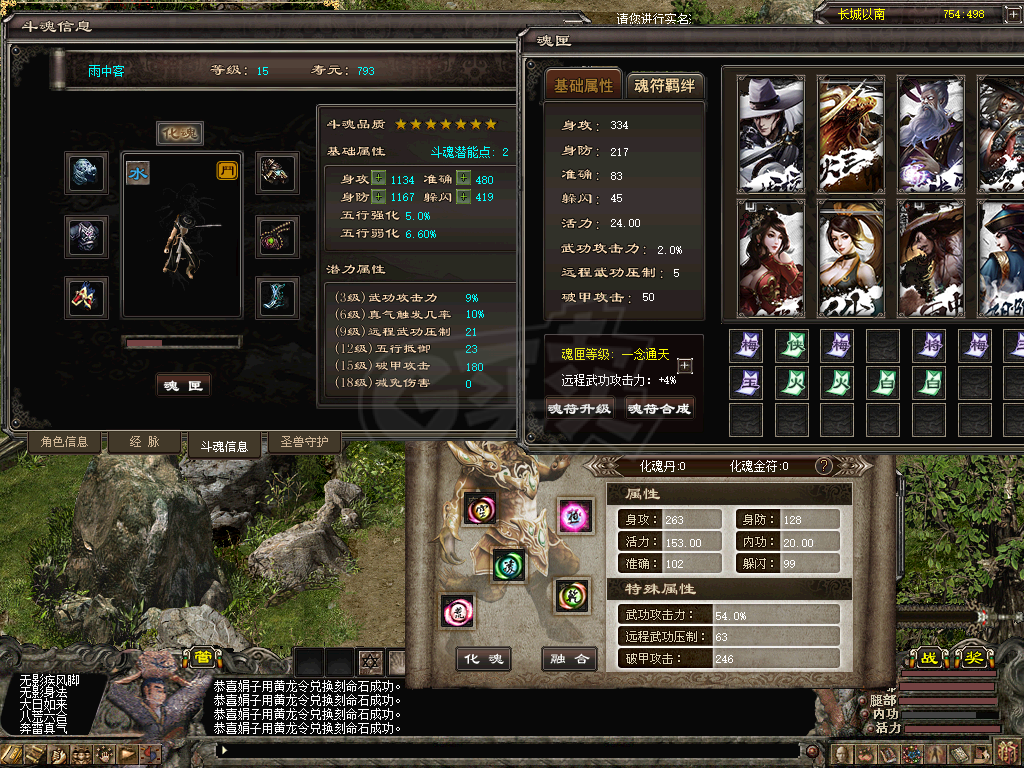Screen dimensions: 1024x768
Task: Add a point to 身攻 with its plus
Action: (378, 179)
